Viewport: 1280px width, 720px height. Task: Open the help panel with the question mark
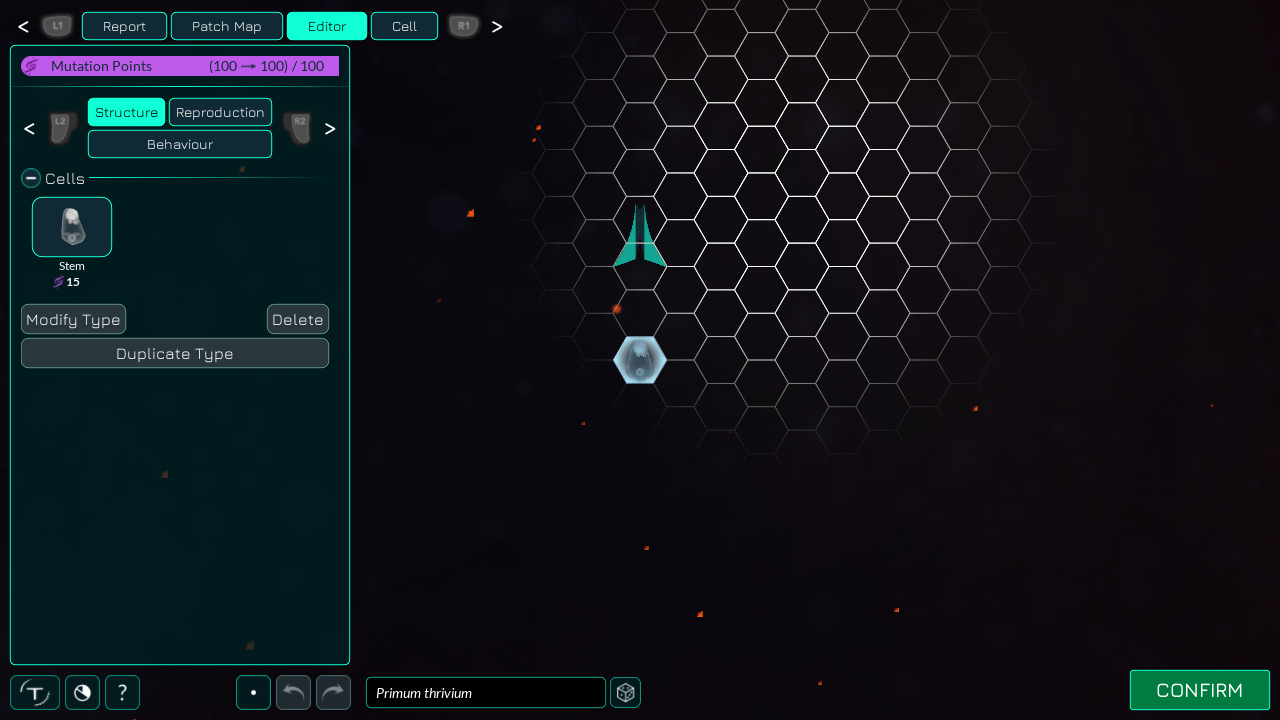(122, 692)
